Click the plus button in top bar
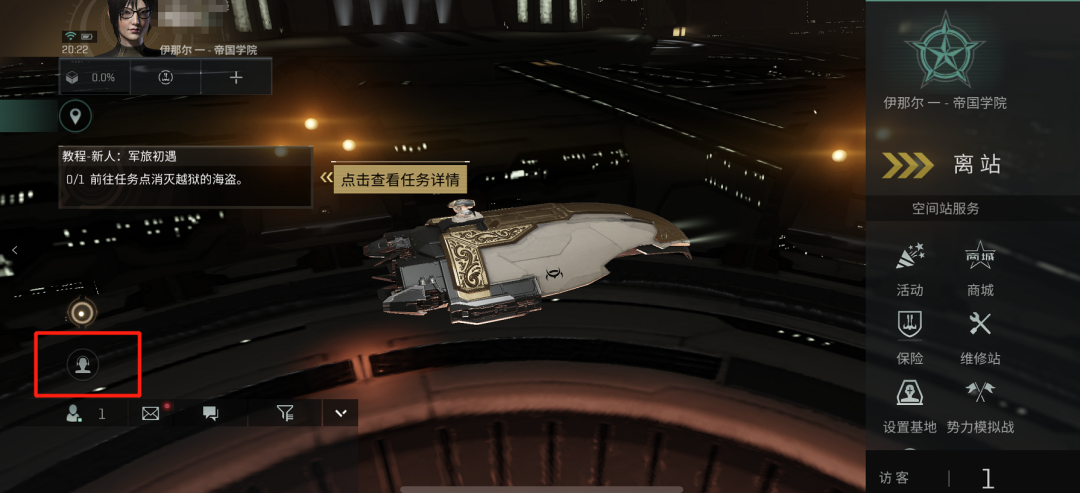Viewport: 1080px width, 493px height. (236, 77)
